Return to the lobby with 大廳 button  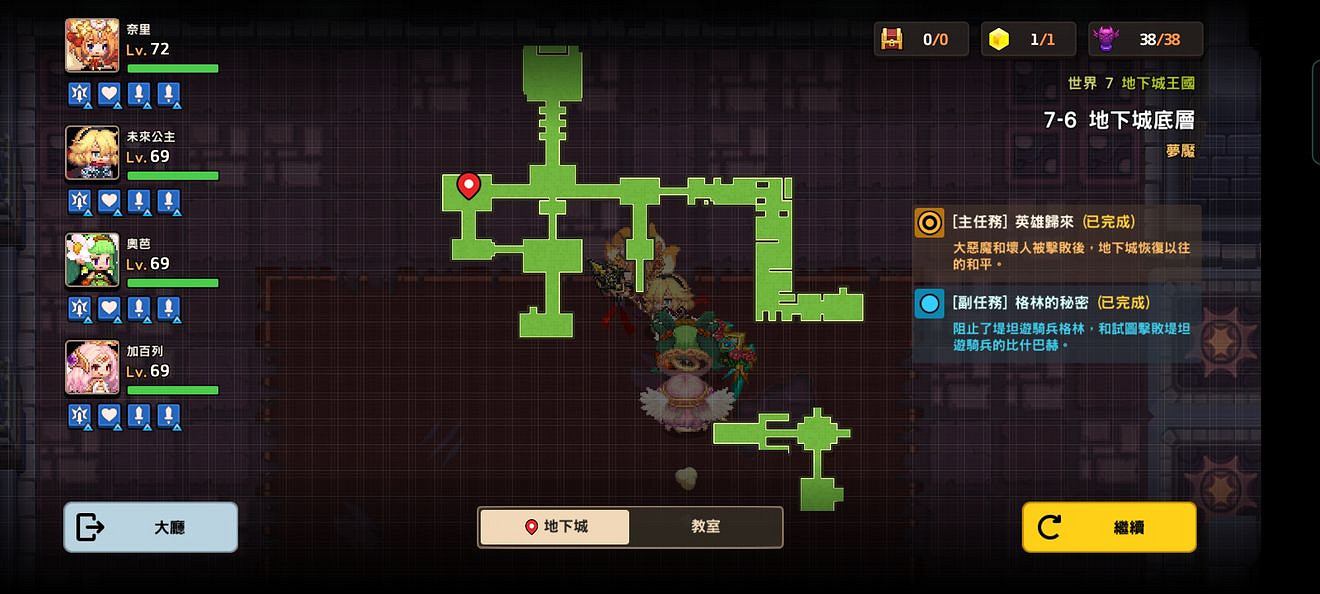coord(151,527)
